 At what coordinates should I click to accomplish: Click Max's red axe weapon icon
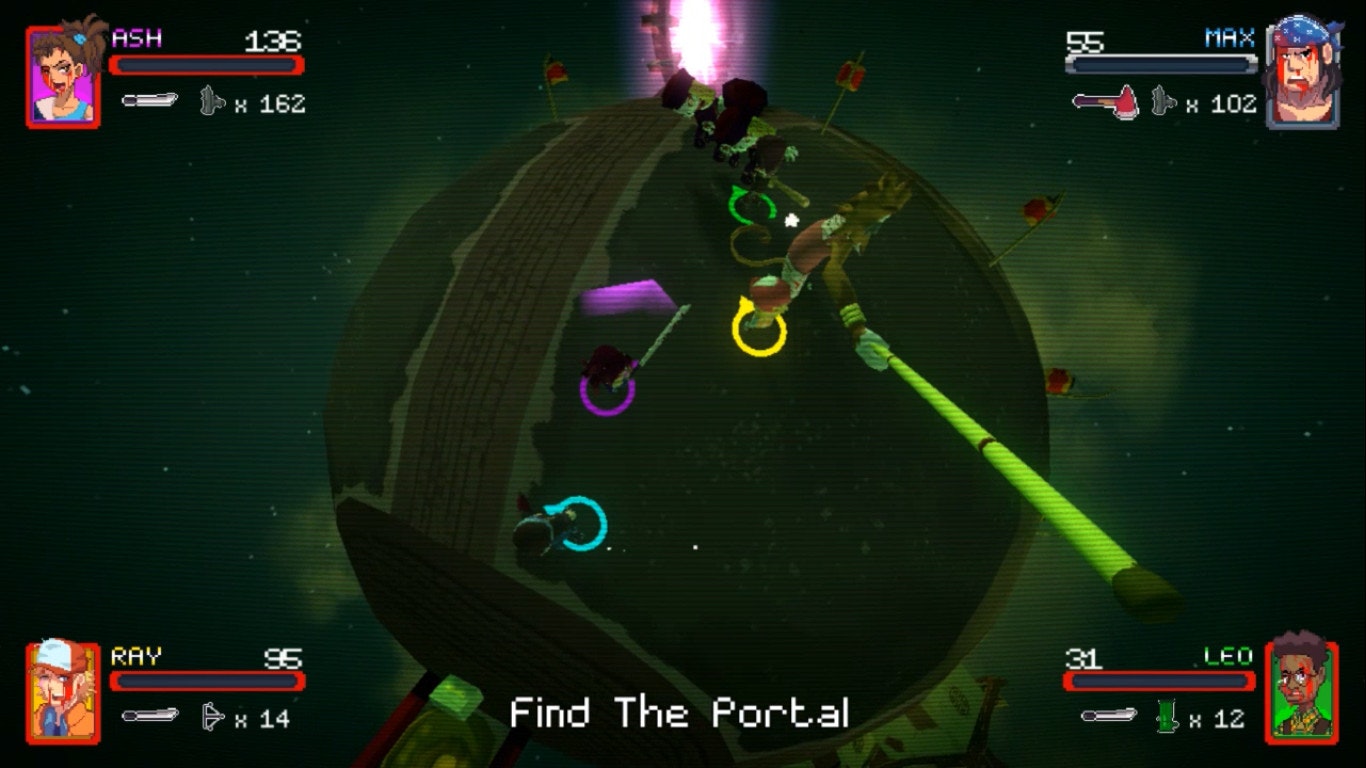coord(1105,101)
